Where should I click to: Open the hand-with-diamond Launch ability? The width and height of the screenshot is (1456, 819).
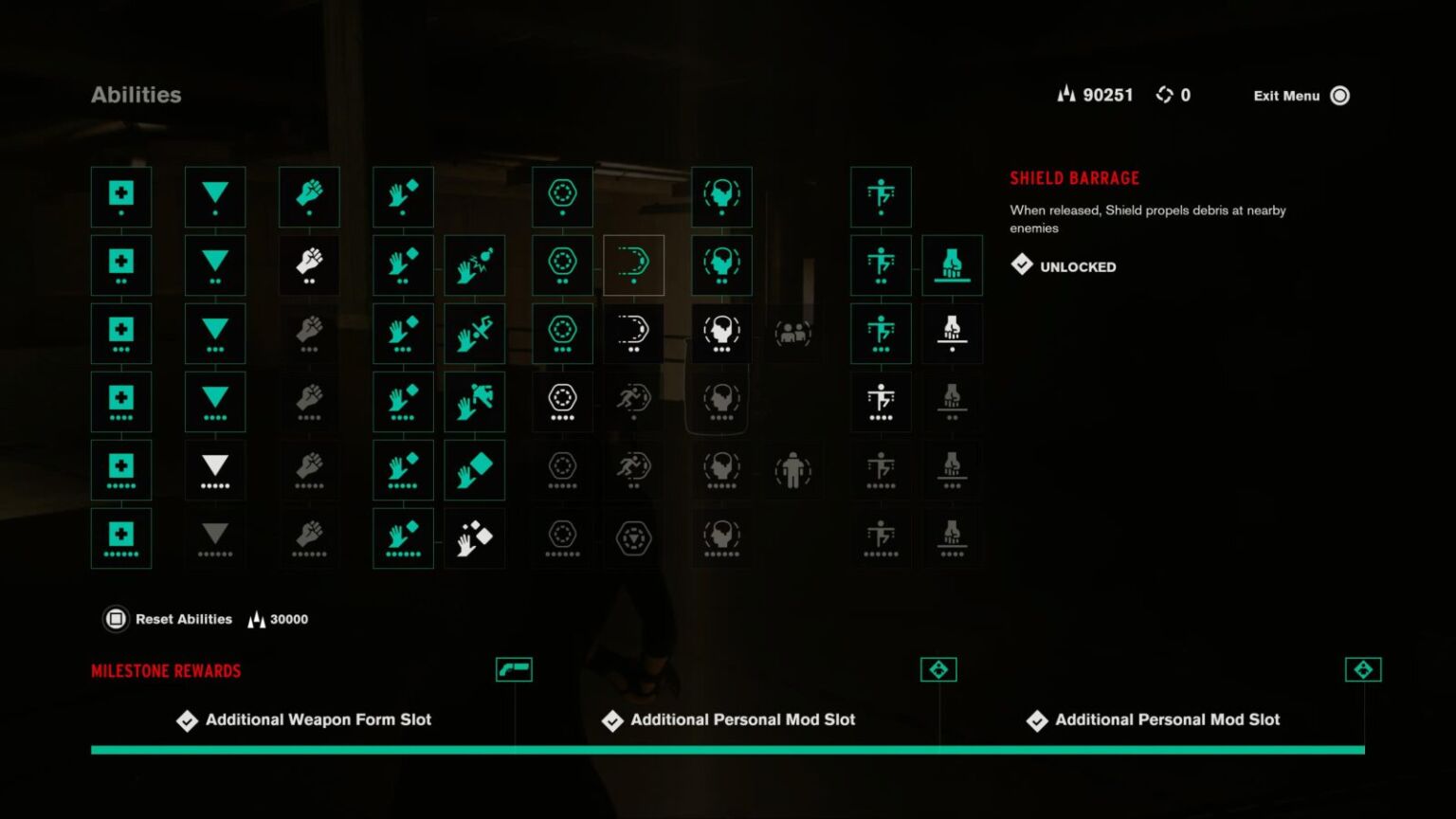tap(403, 196)
